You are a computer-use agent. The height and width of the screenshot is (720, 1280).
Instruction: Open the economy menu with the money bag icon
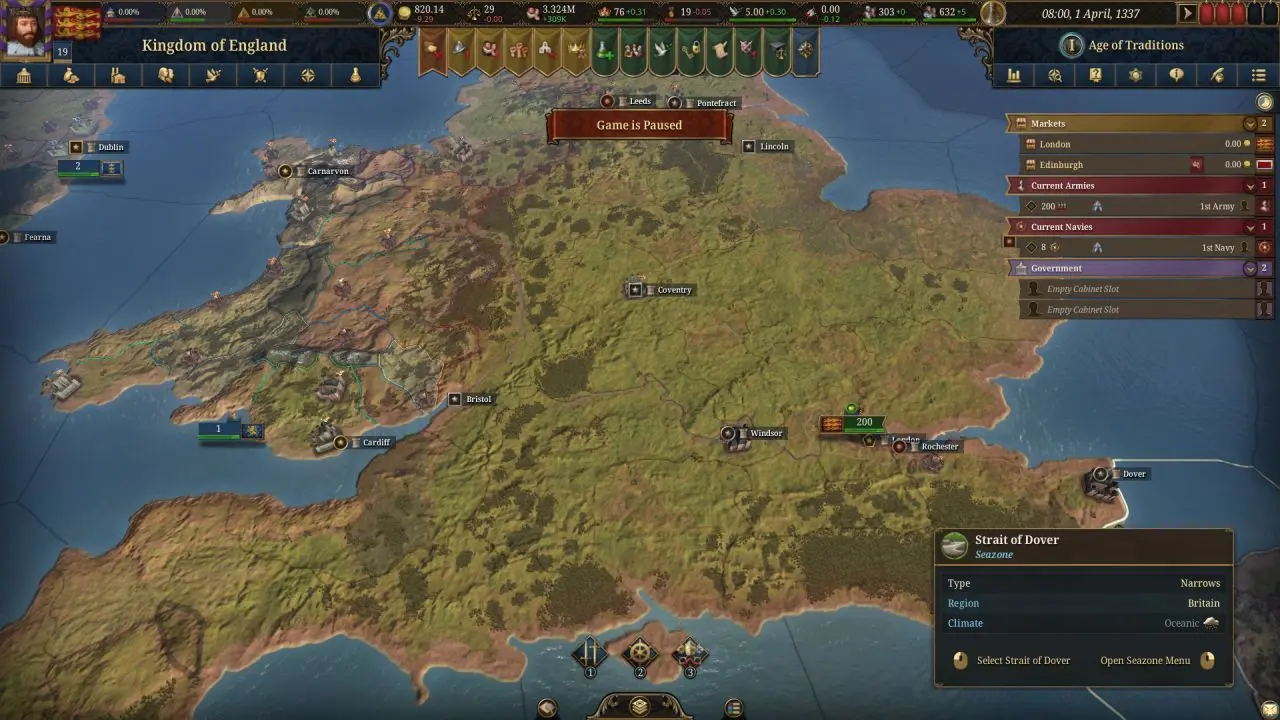click(71, 76)
